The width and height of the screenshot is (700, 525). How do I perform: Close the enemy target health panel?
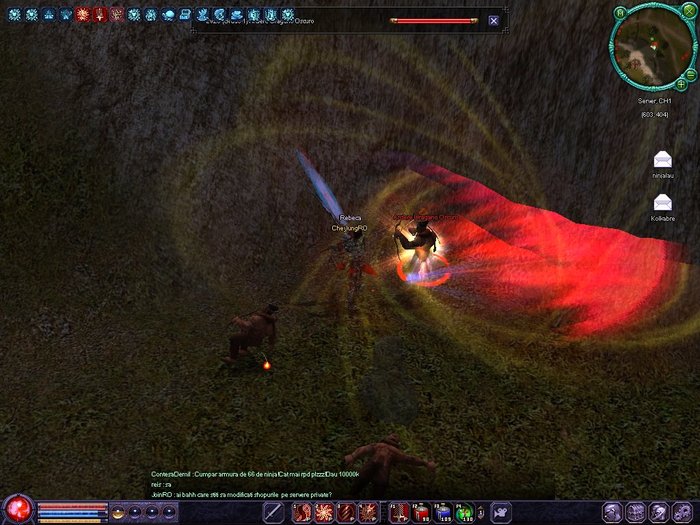point(494,21)
